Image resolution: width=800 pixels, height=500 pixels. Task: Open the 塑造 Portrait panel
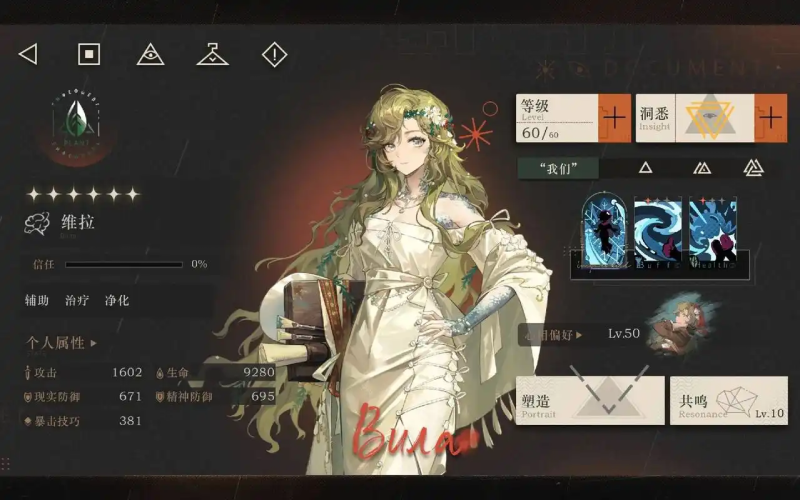pos(589,400)
